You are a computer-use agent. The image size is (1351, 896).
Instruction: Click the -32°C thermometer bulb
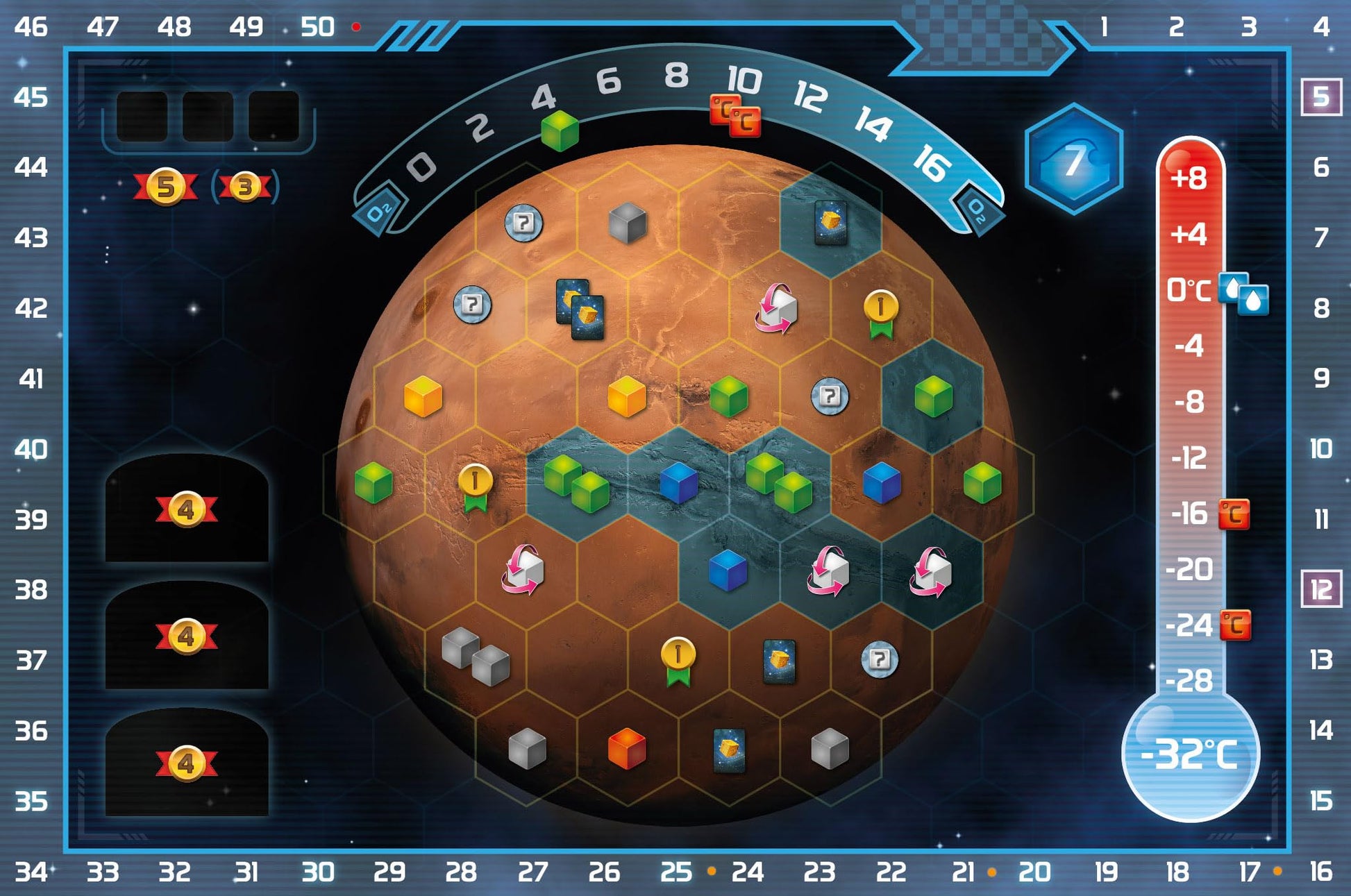point(1190,754)
